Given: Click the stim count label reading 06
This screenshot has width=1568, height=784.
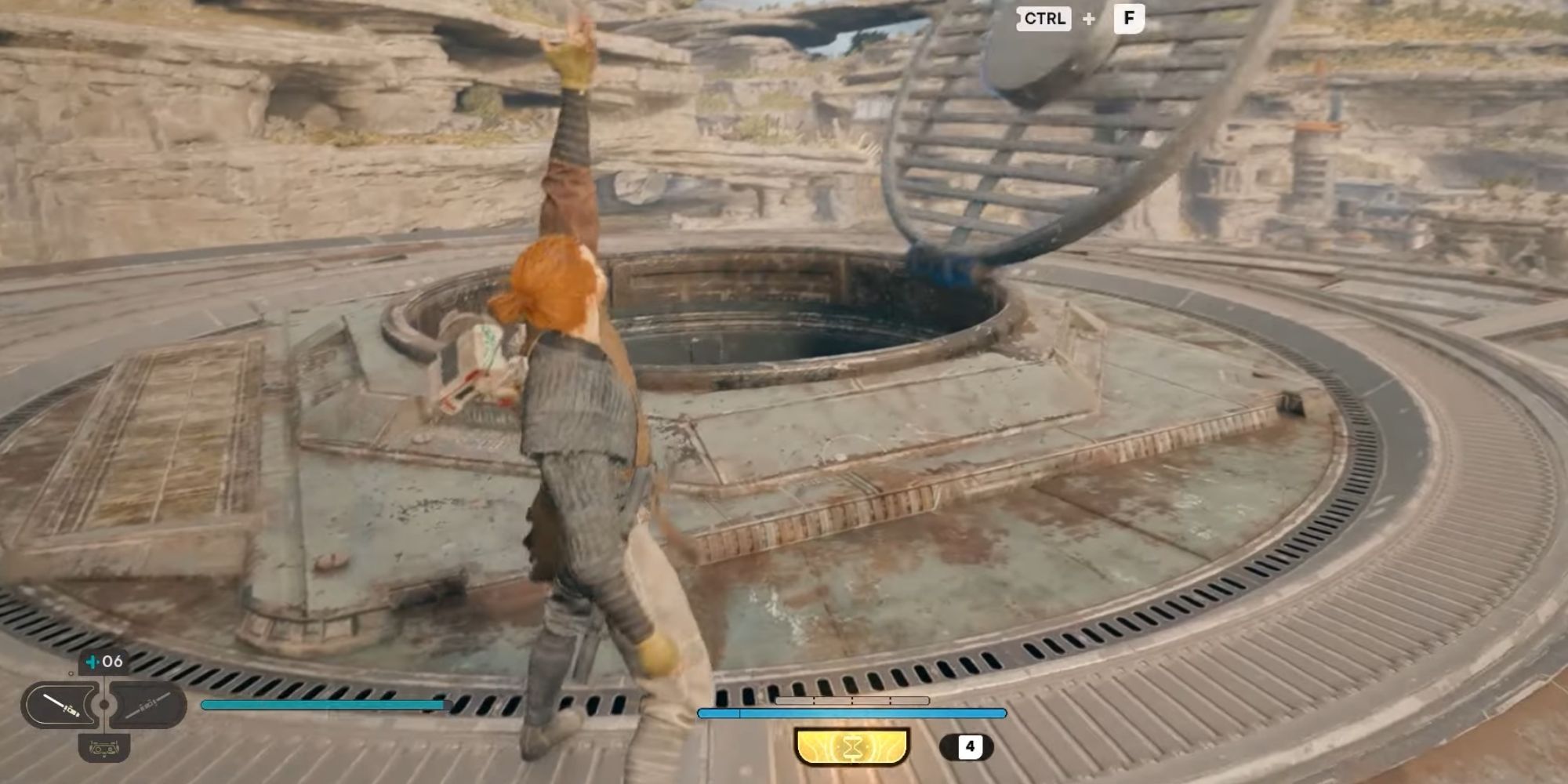Looking at the screenshot, I should click(113, 661).
